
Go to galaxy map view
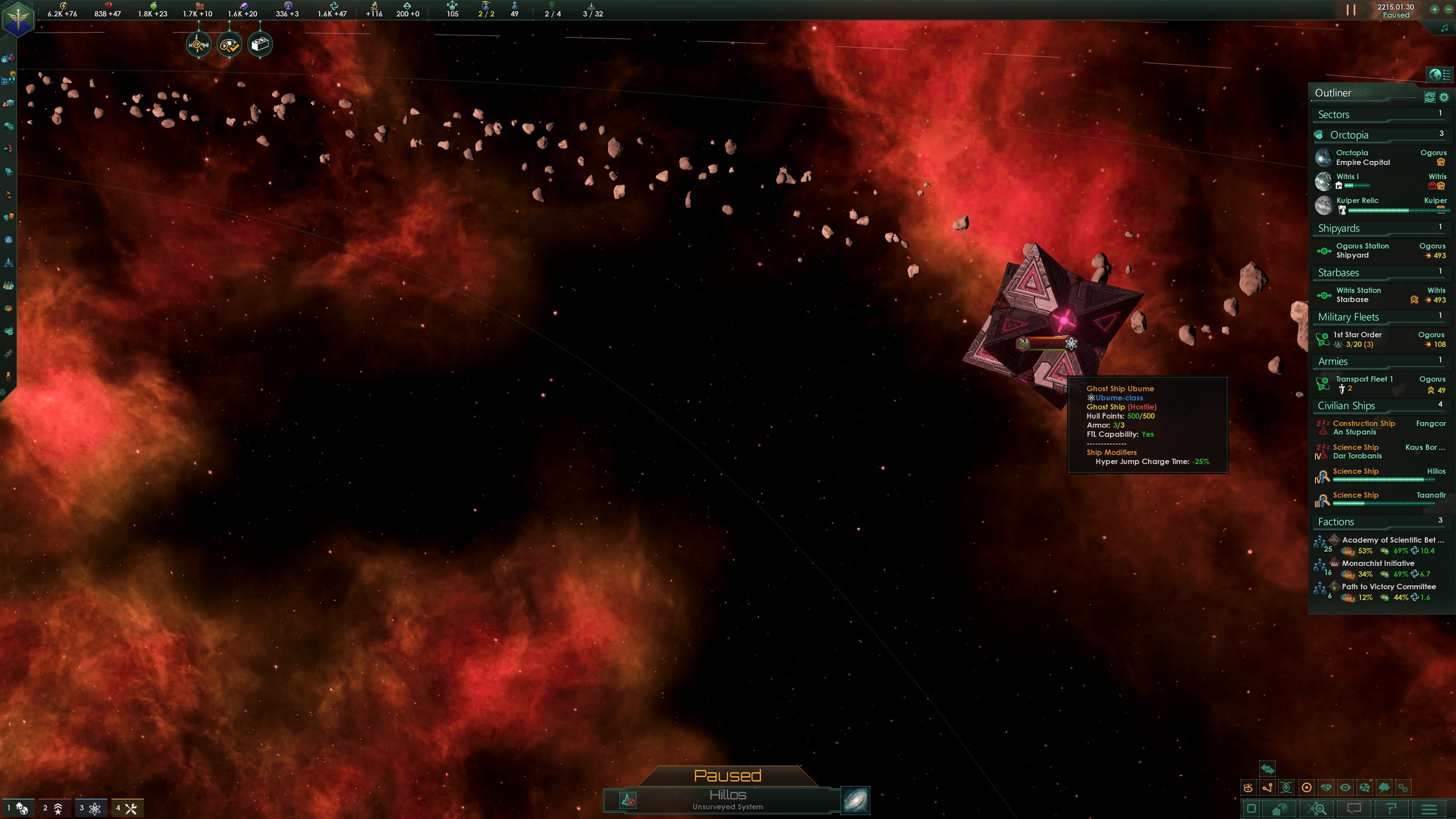855,800
